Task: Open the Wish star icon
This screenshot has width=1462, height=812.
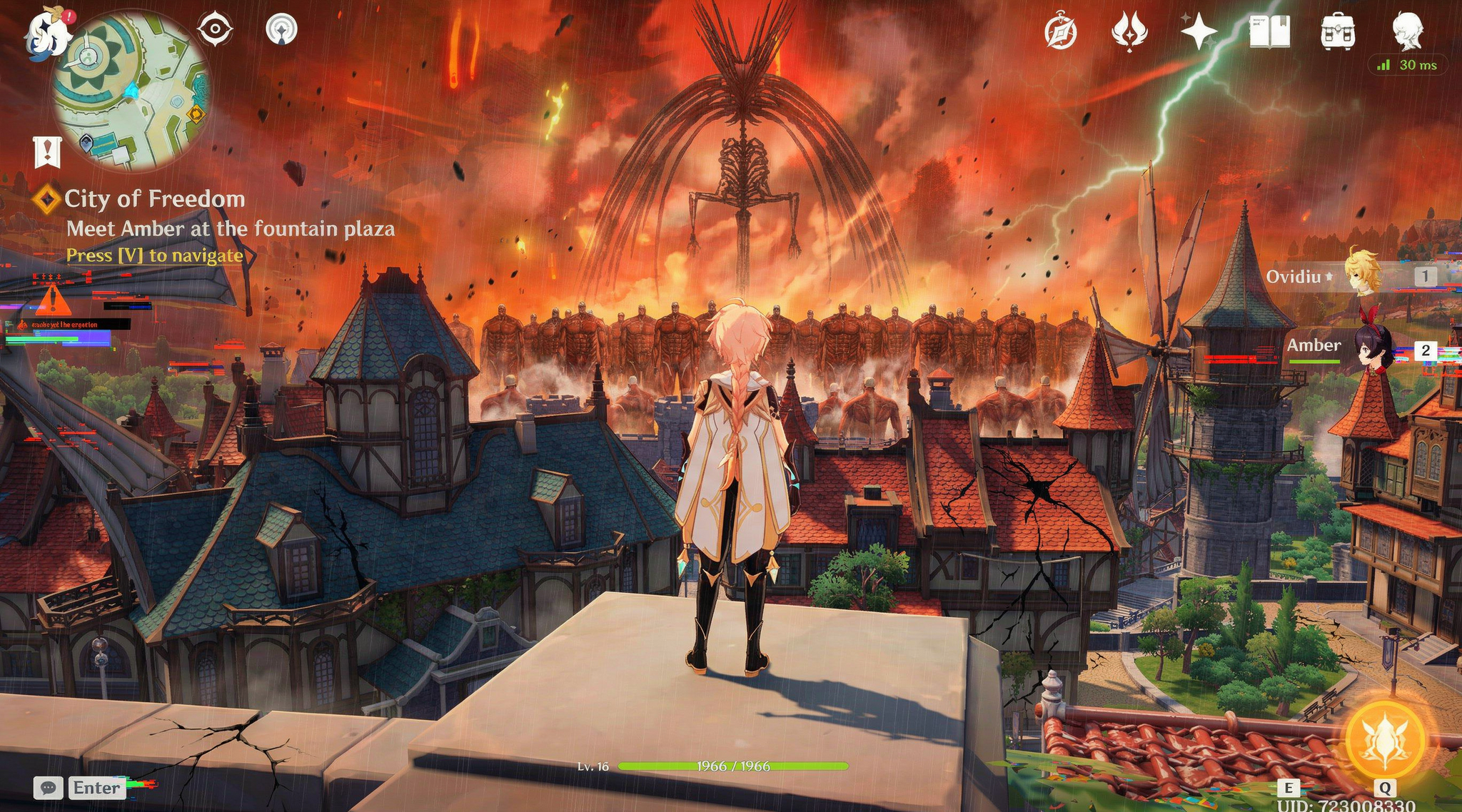Action: point(1199,32)
